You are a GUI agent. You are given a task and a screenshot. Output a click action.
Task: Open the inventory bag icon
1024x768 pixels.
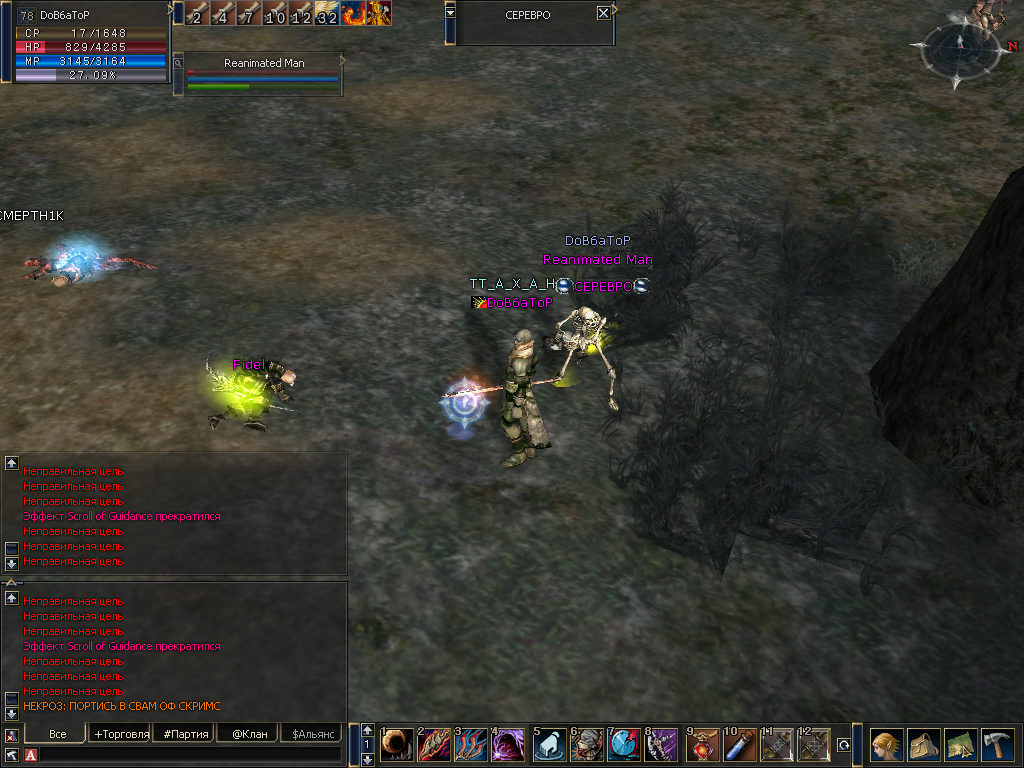923,745
